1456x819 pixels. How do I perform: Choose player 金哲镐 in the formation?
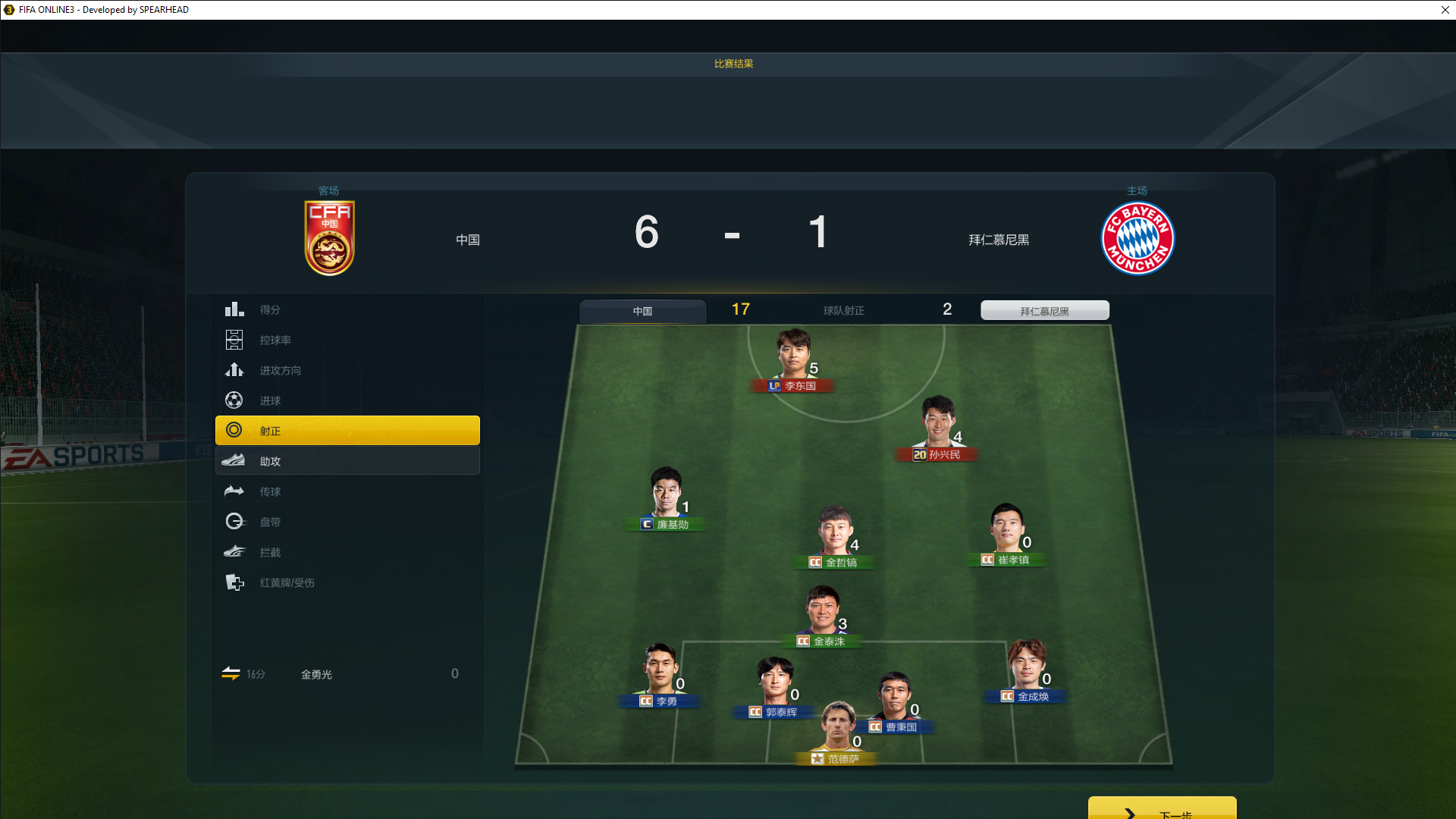[835, 535]
